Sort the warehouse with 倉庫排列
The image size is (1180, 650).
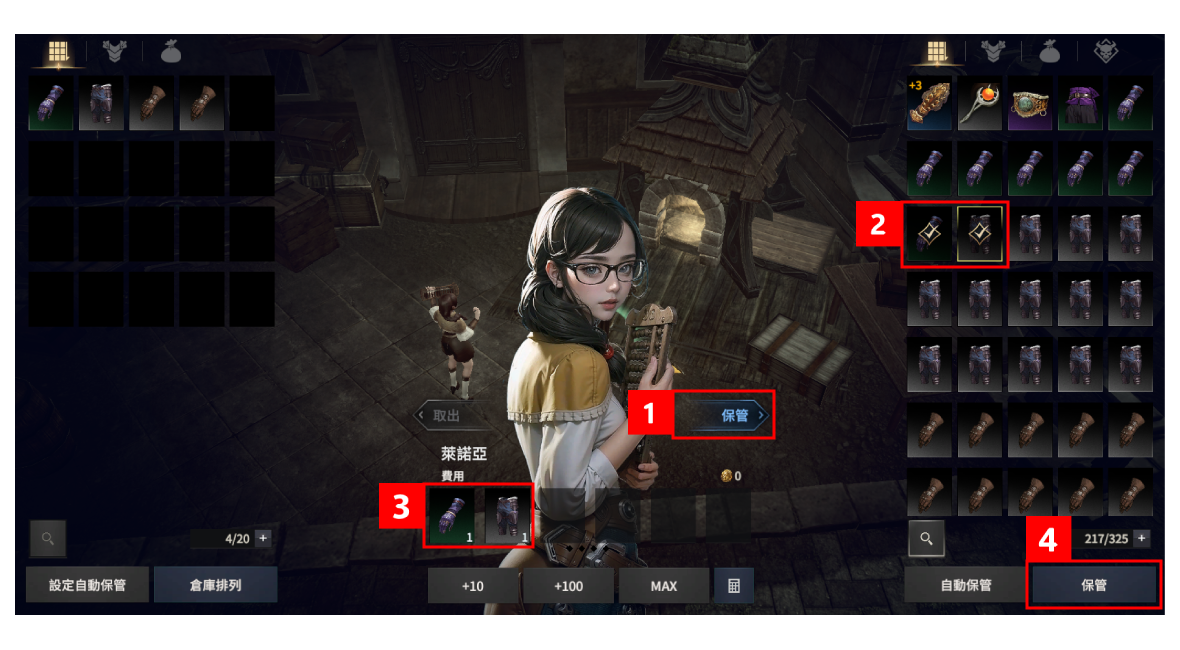[x=215, y=585]
